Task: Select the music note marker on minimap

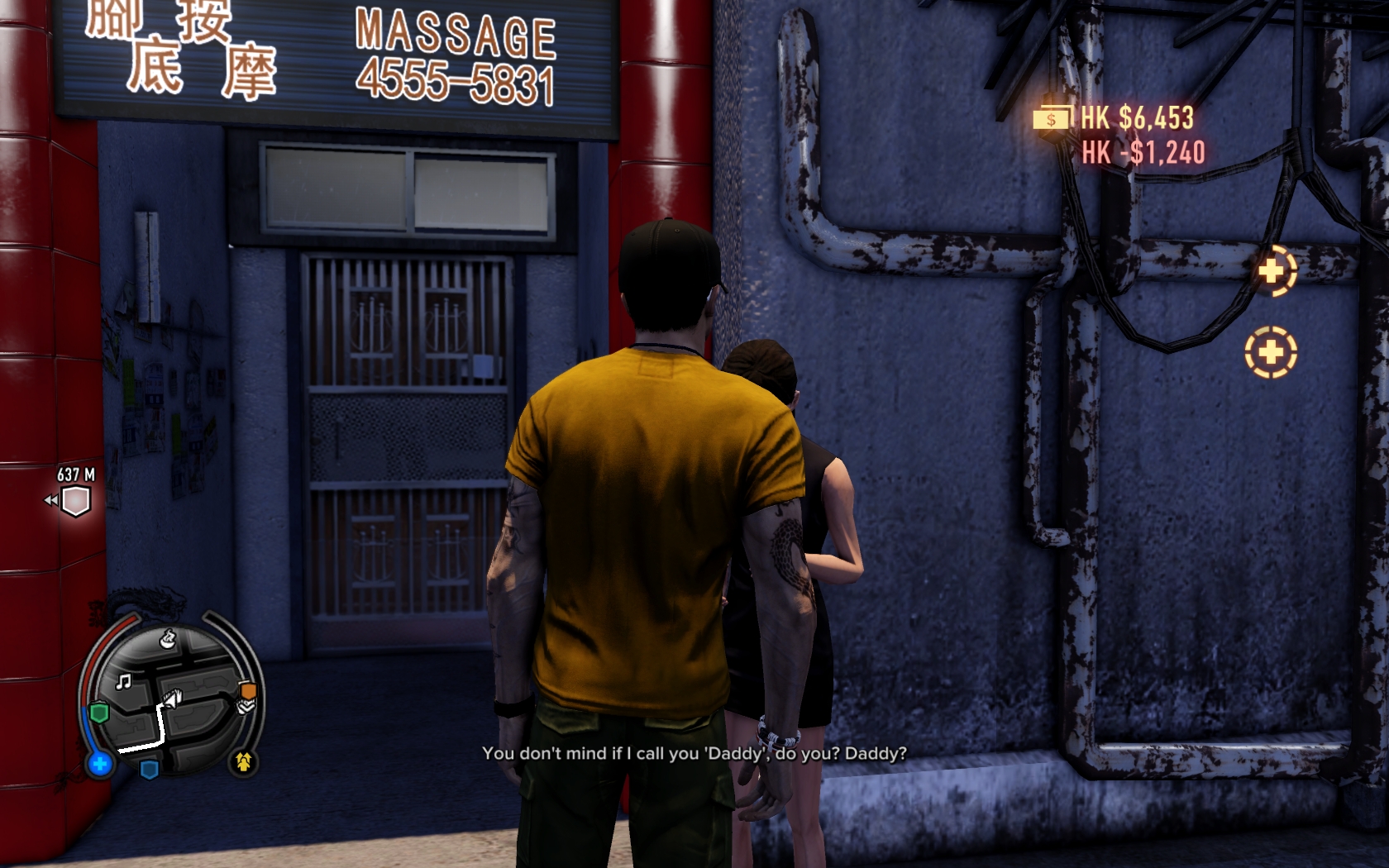Action: click(x=124, y=682)
